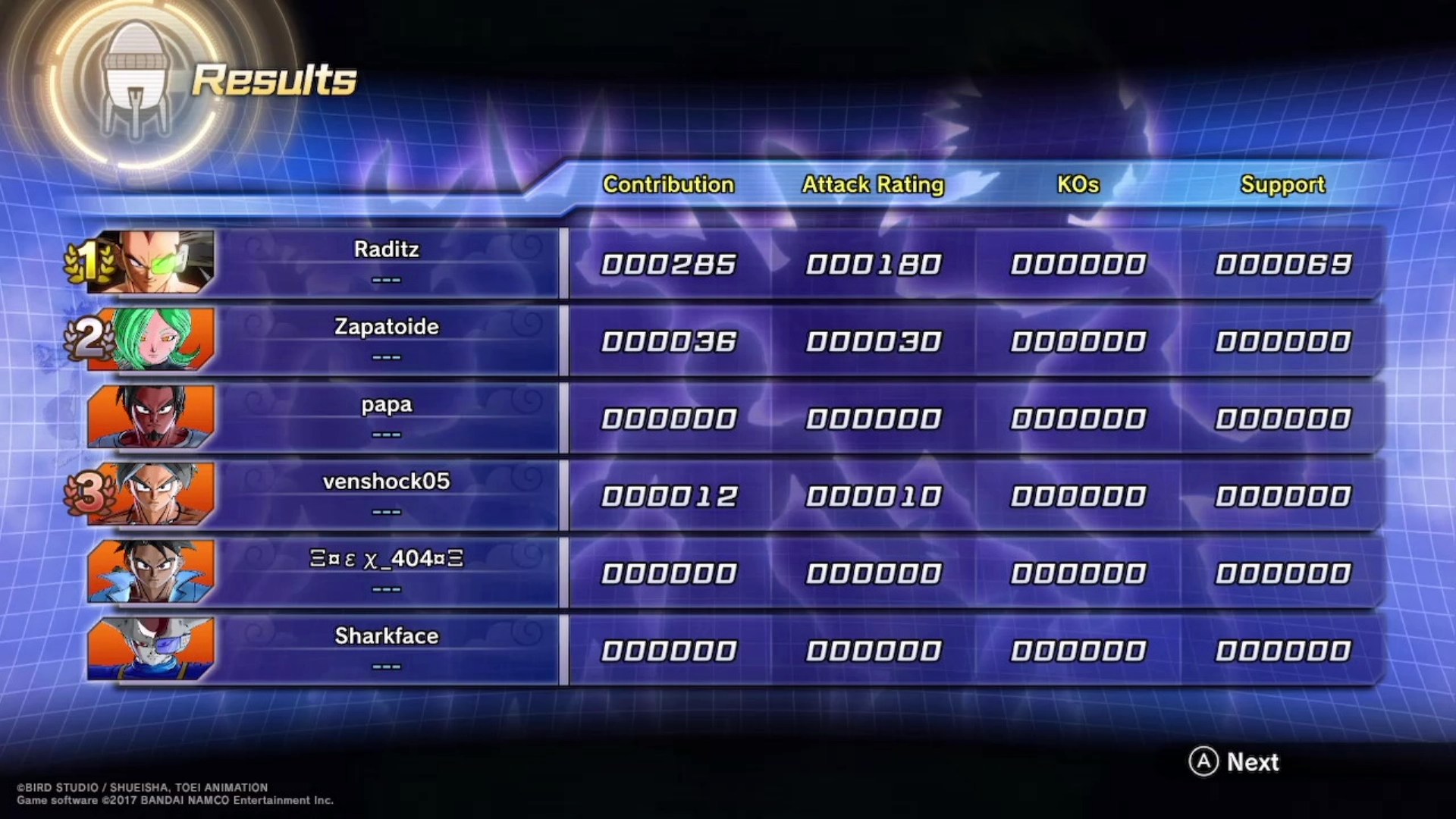Advance with the Next button
Screen dimensions: 1456x819
click(1235, 761)
